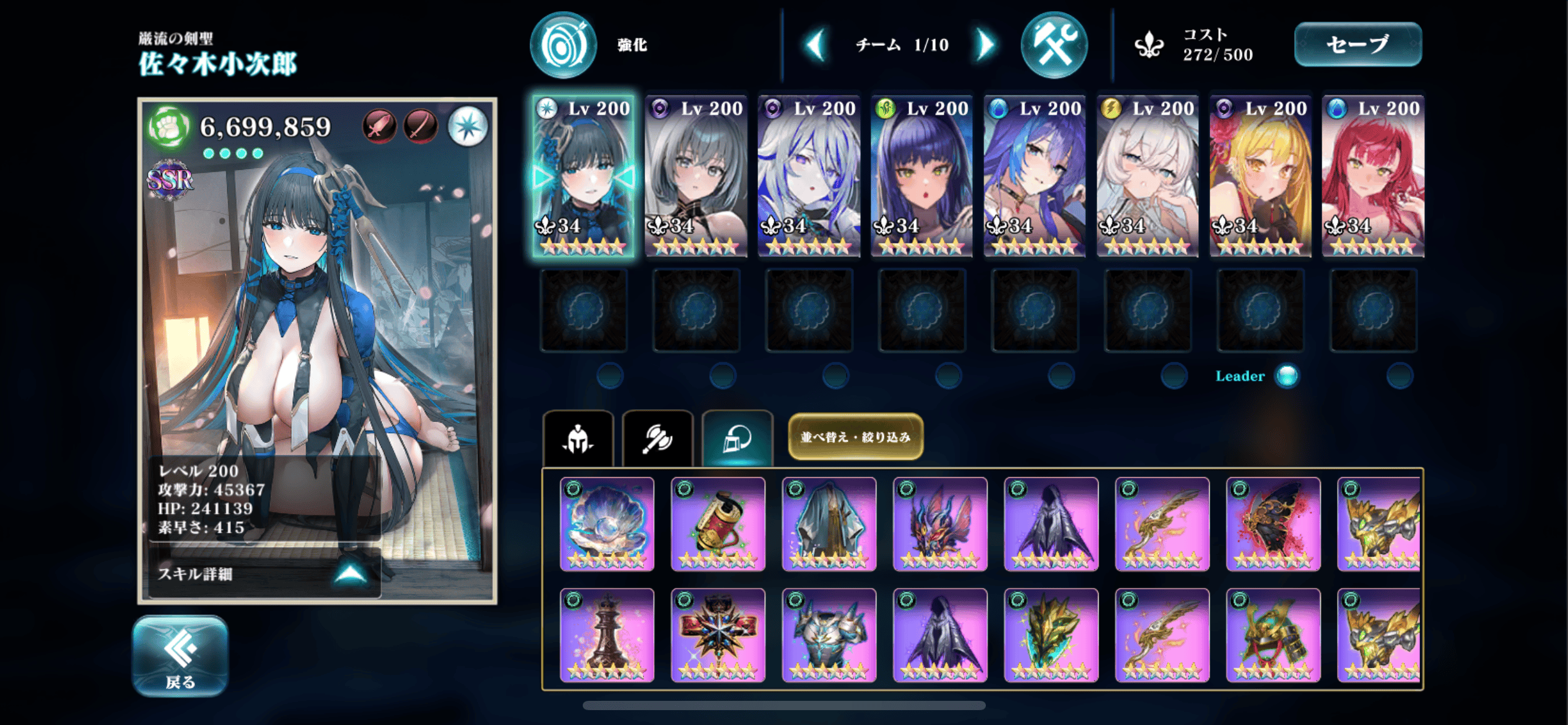Open 並べ替え・絞り込み sort and filter
This screenshot has width=1568, height=725.
pyautogui.click(x=855, y=437)
